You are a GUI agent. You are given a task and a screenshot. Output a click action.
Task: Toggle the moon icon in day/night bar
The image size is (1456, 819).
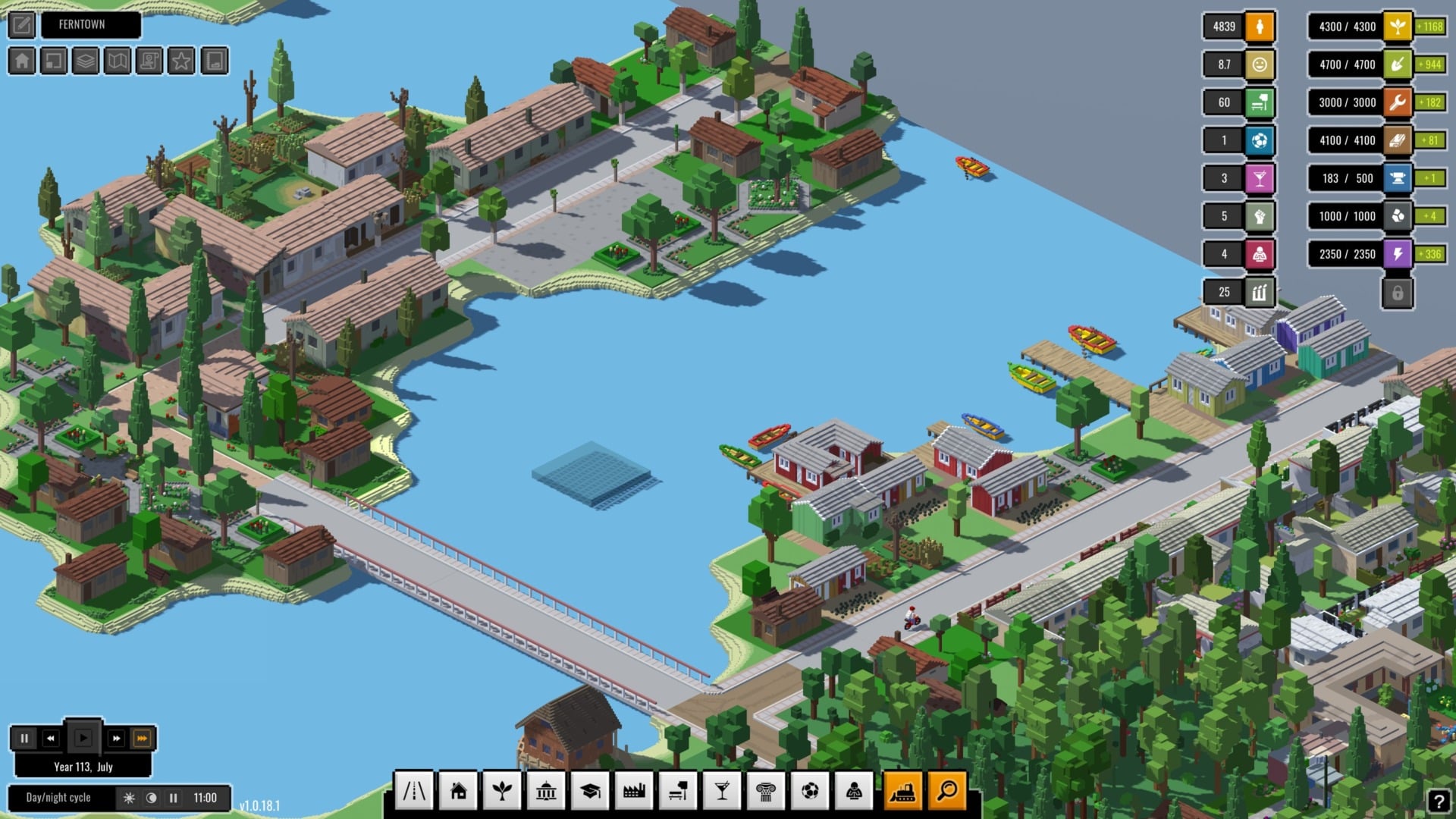pyautogui.click(x=152, y=797)
